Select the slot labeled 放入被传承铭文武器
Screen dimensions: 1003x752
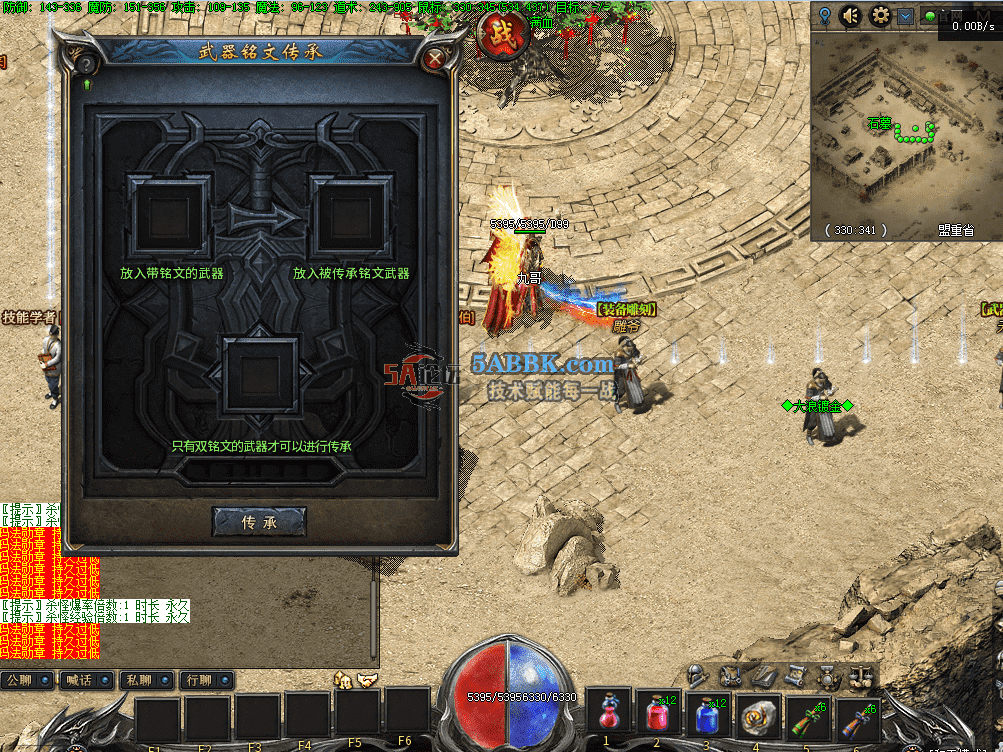tap(350, 214)
